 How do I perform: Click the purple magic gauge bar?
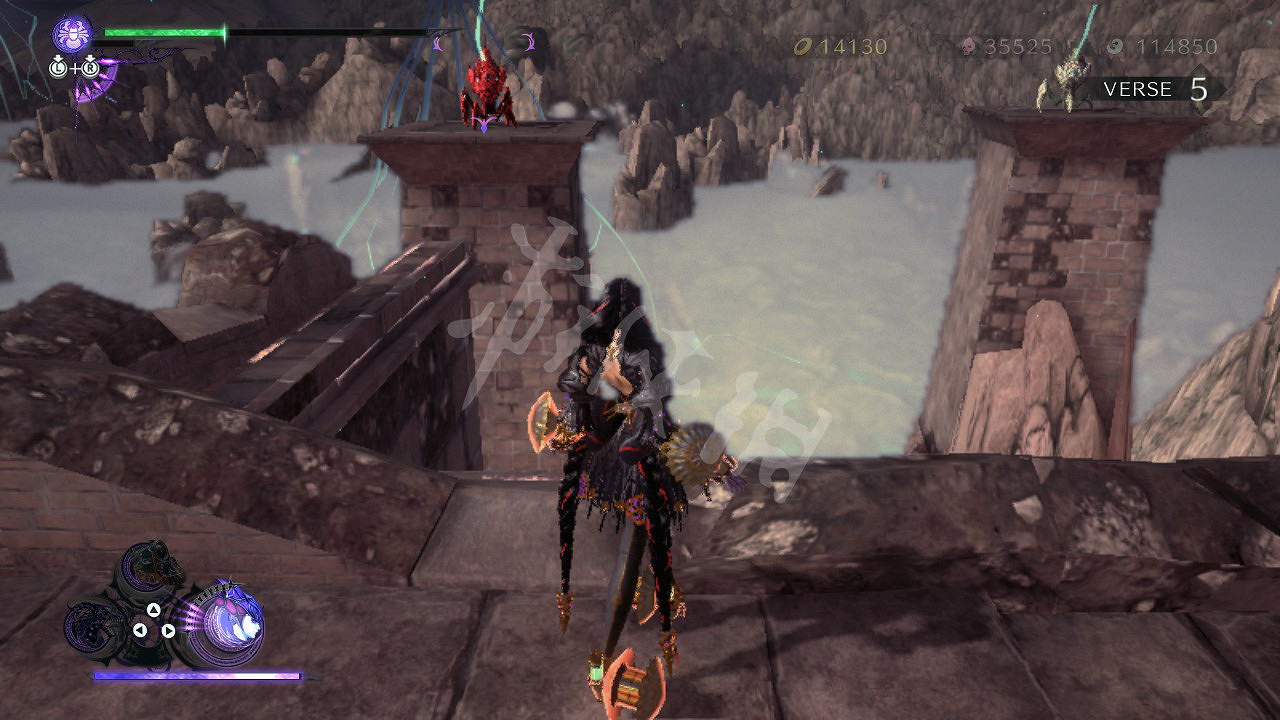tap(195, 676)
